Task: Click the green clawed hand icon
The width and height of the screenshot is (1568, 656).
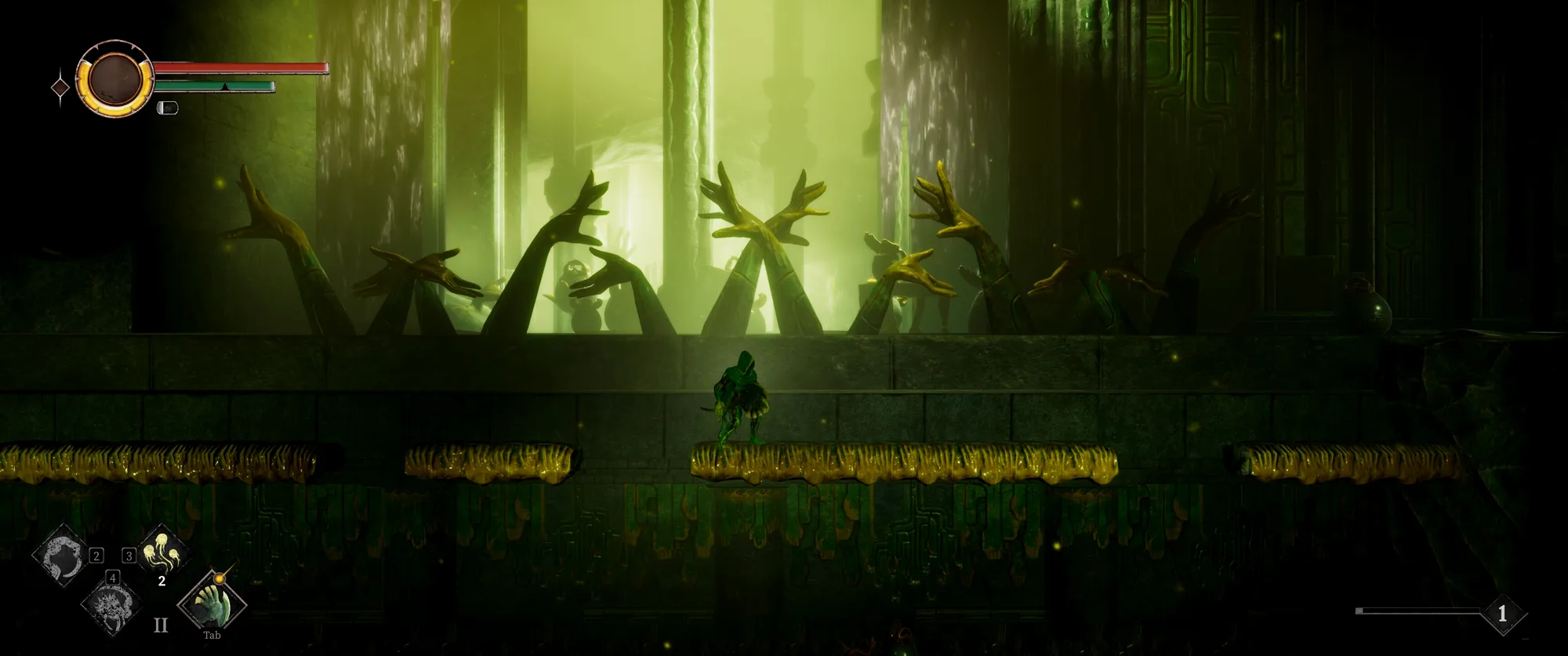Action: click(212, 603)
